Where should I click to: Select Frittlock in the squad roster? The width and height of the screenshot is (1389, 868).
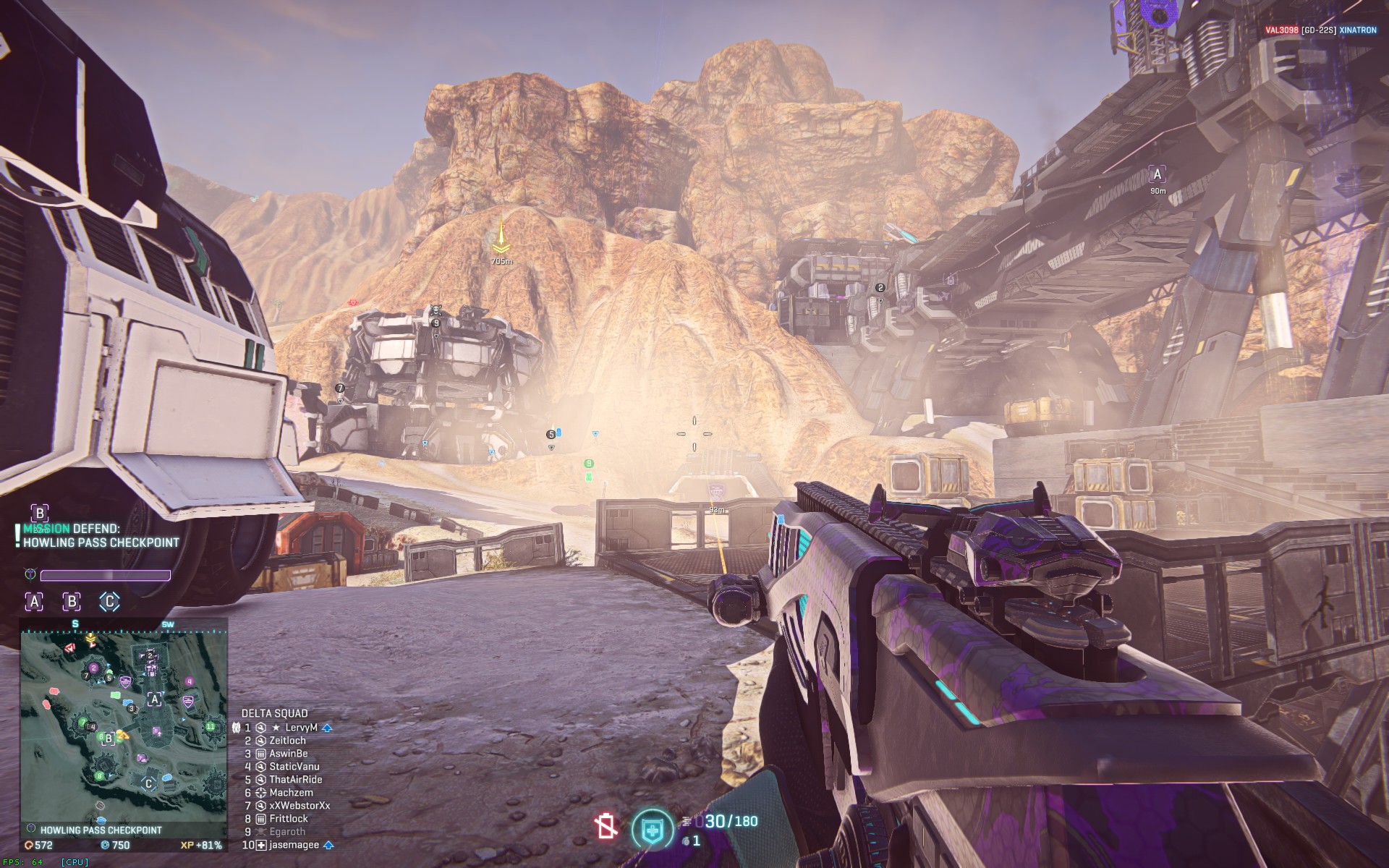[x=288, y=819]
